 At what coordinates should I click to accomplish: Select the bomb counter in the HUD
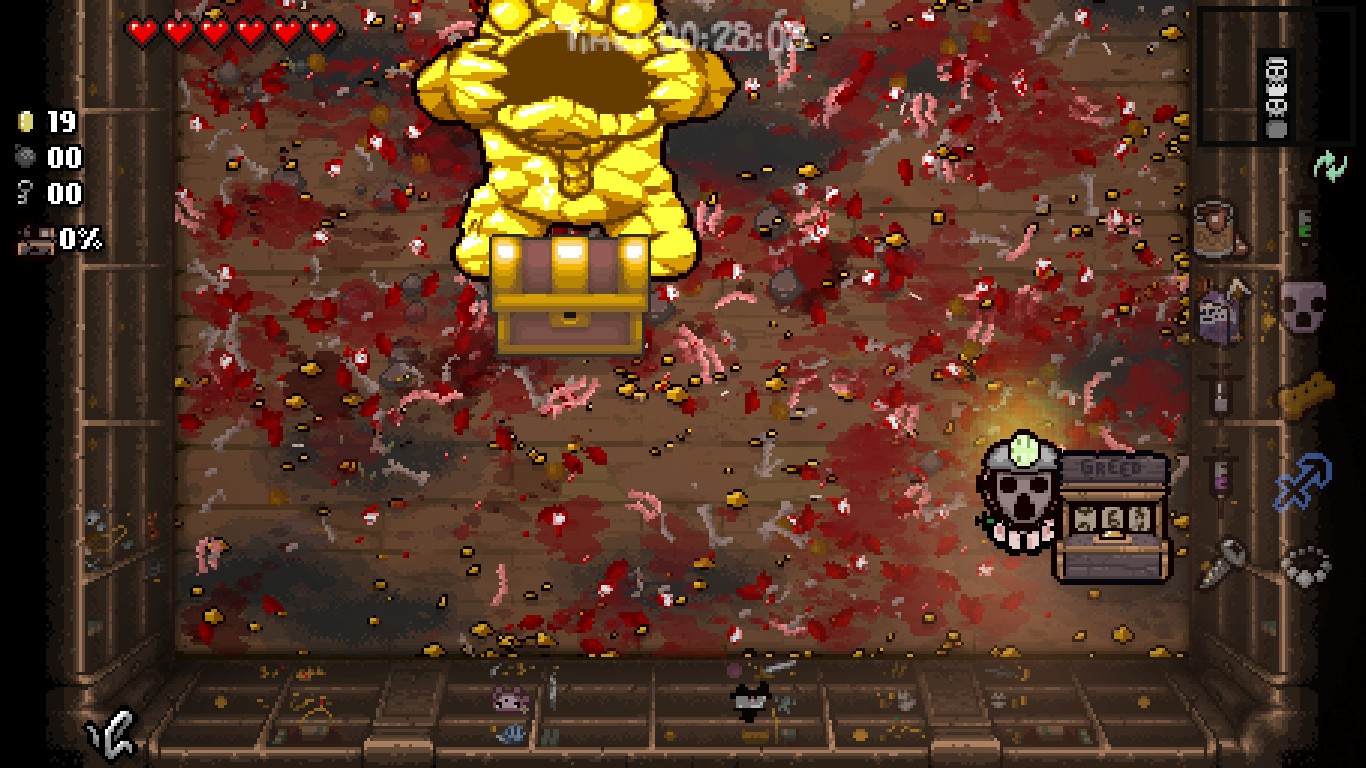45,158
